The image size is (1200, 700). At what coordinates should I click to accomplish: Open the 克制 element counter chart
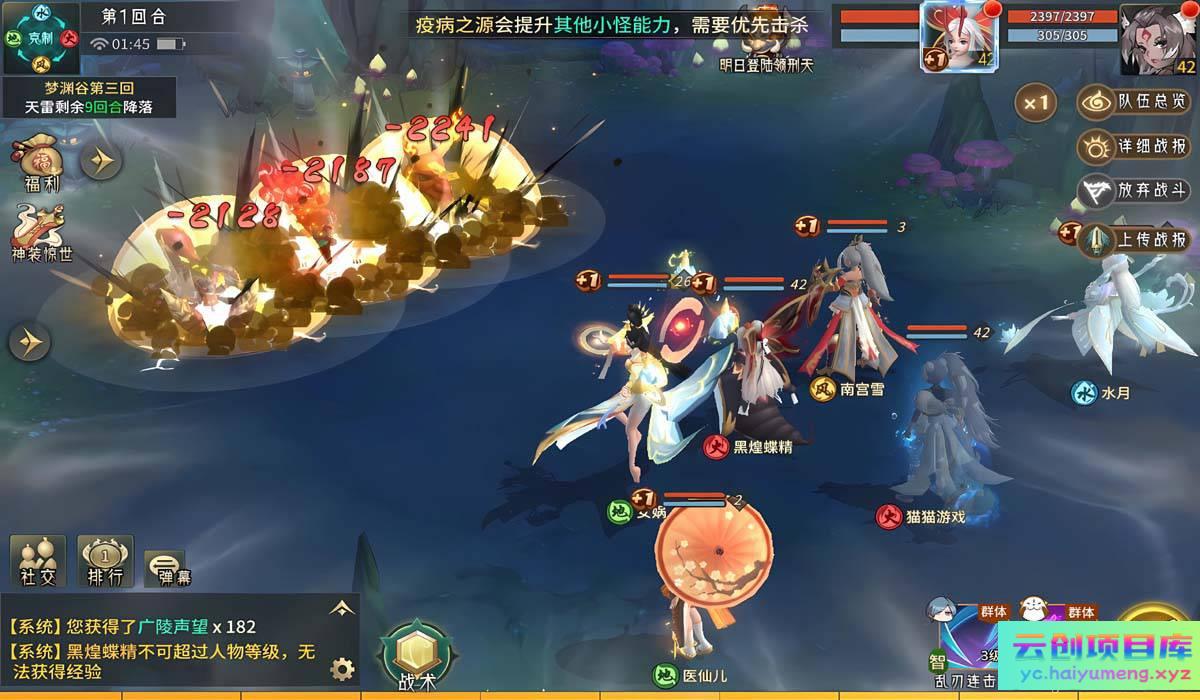[x=41, y=38]
